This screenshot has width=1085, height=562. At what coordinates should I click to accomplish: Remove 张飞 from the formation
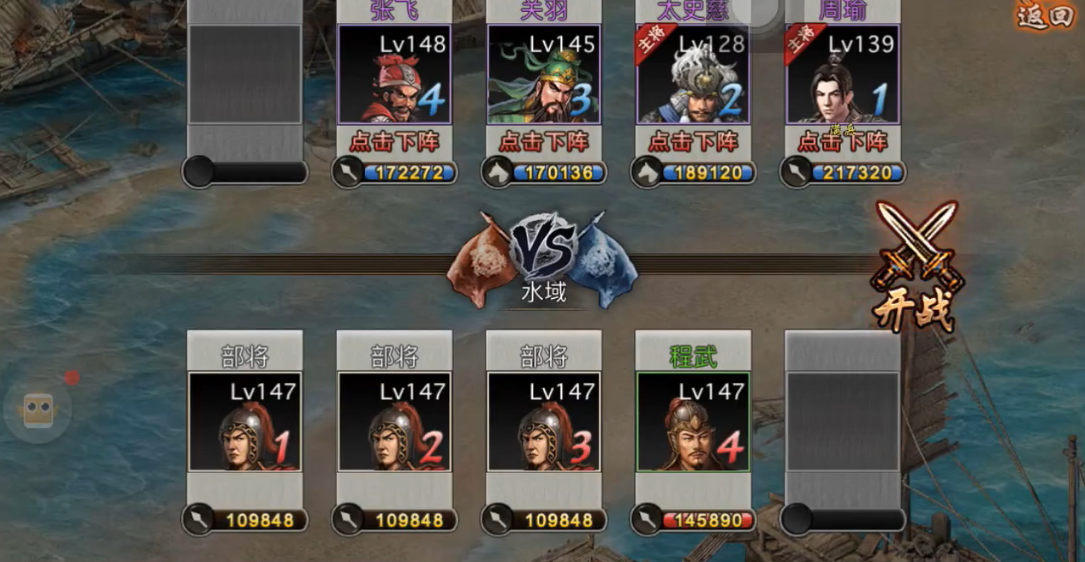pos(394,142)
